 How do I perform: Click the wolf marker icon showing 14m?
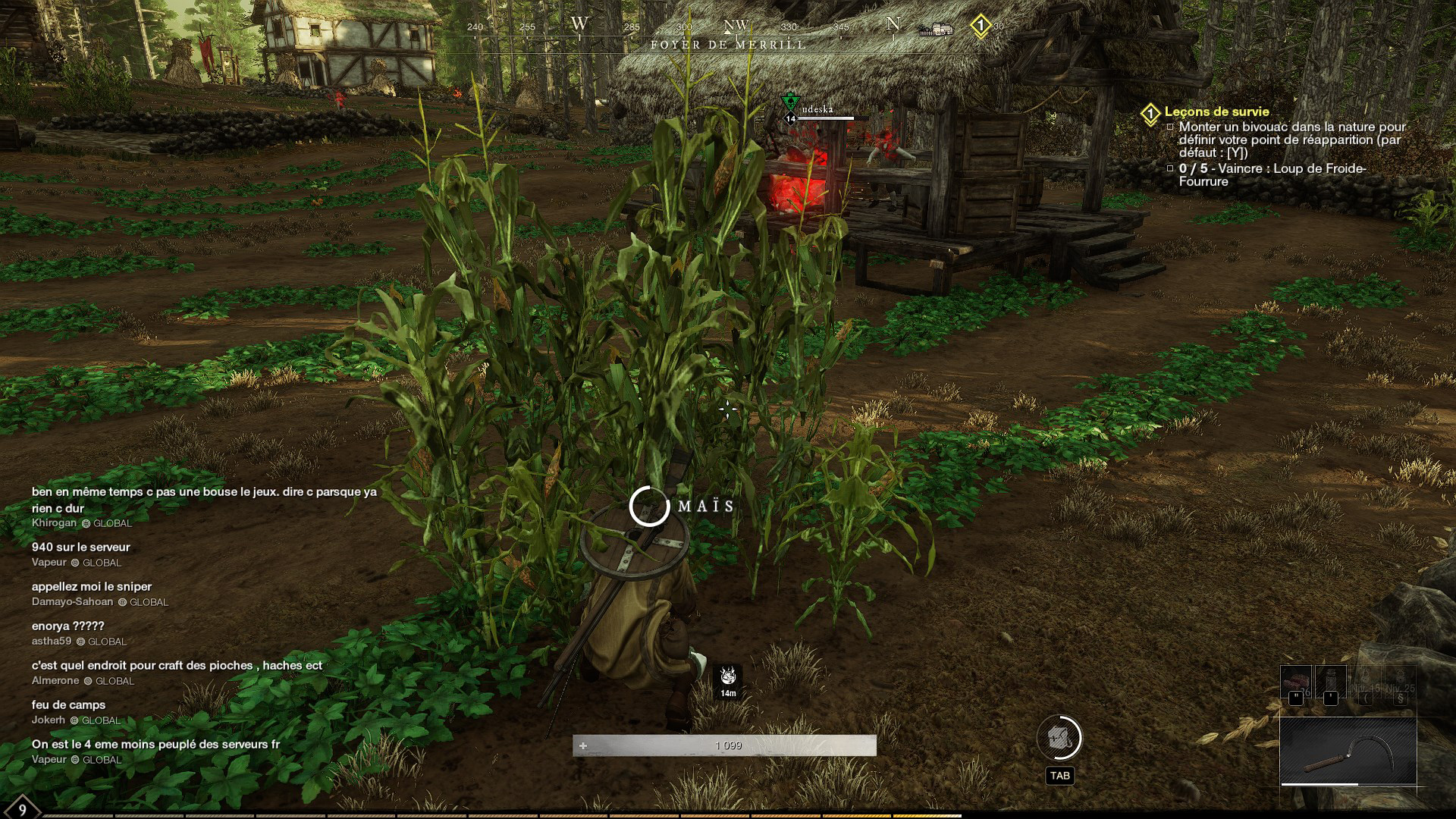click(x=728, y=677)
